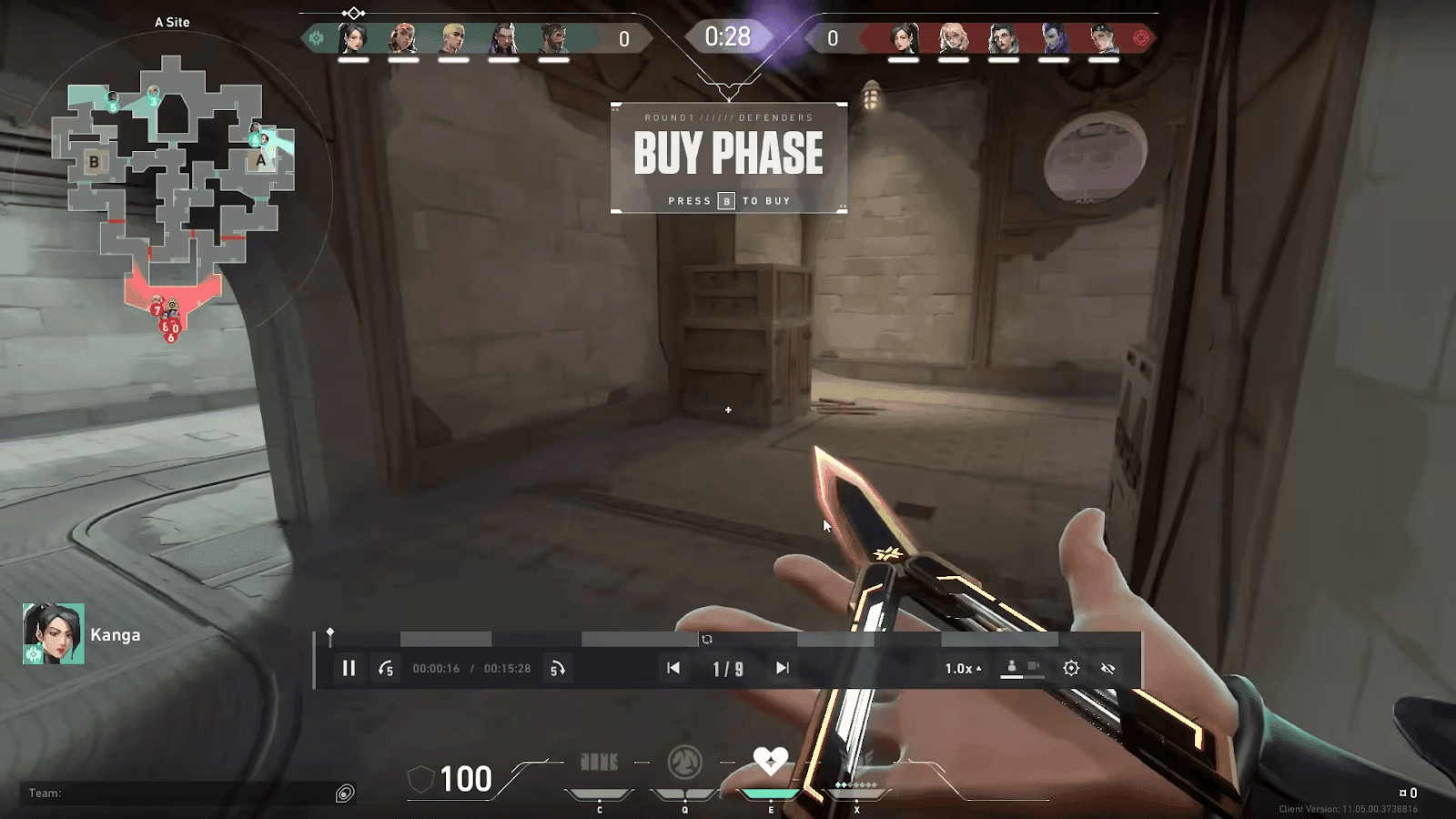Switch to player perspective camera
This screenshot has width=1456, height=819.
point(1012,667)
